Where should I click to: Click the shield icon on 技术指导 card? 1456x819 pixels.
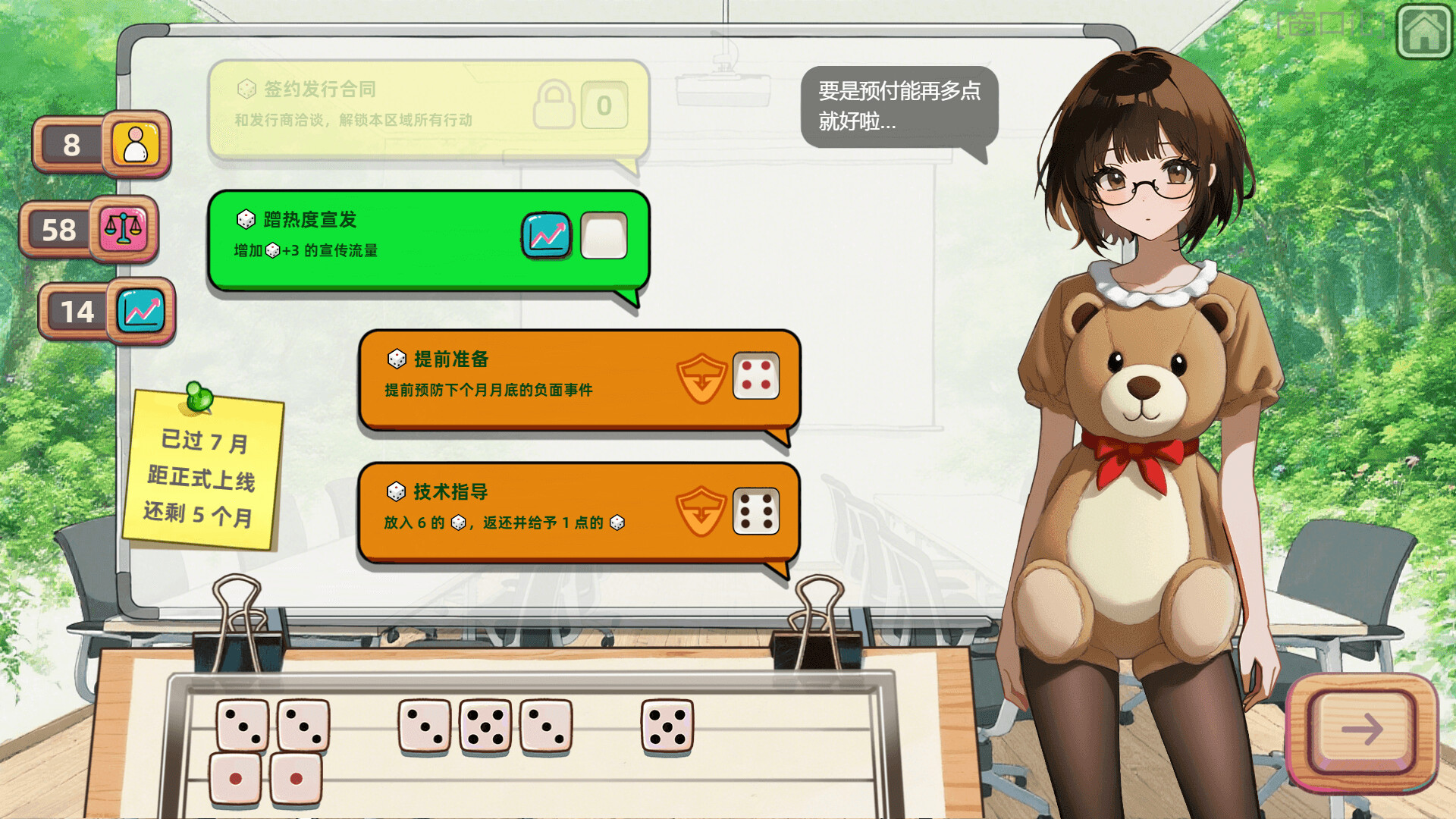701,511
